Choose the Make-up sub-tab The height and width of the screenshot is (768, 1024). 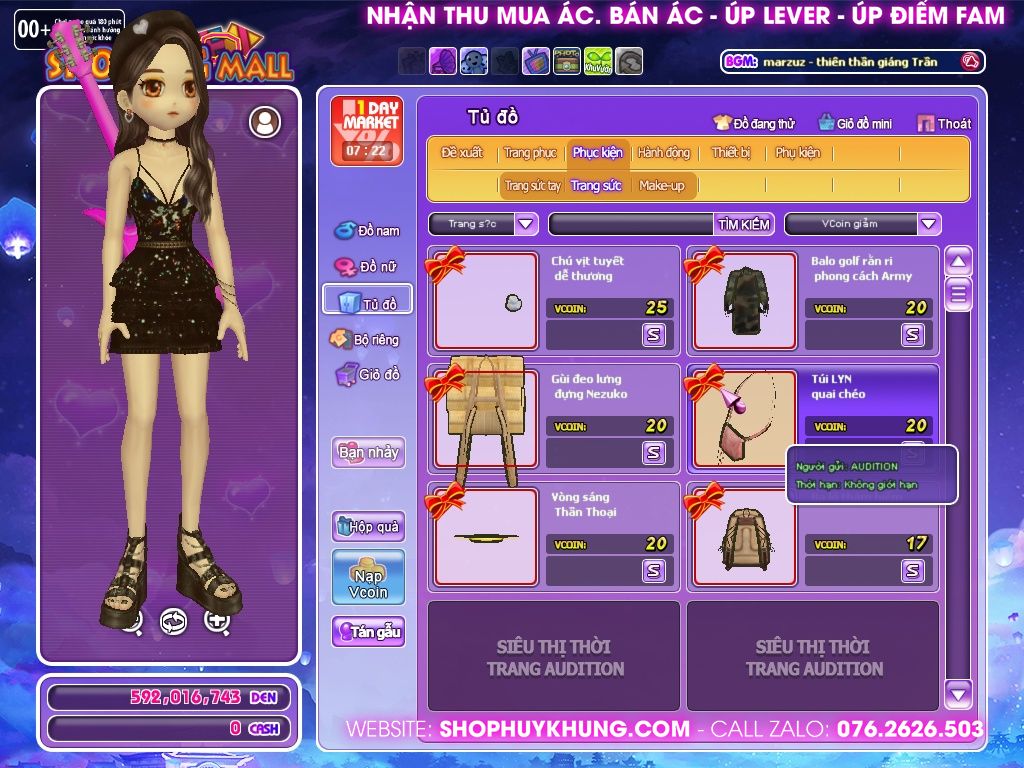[x=662, y=186]
